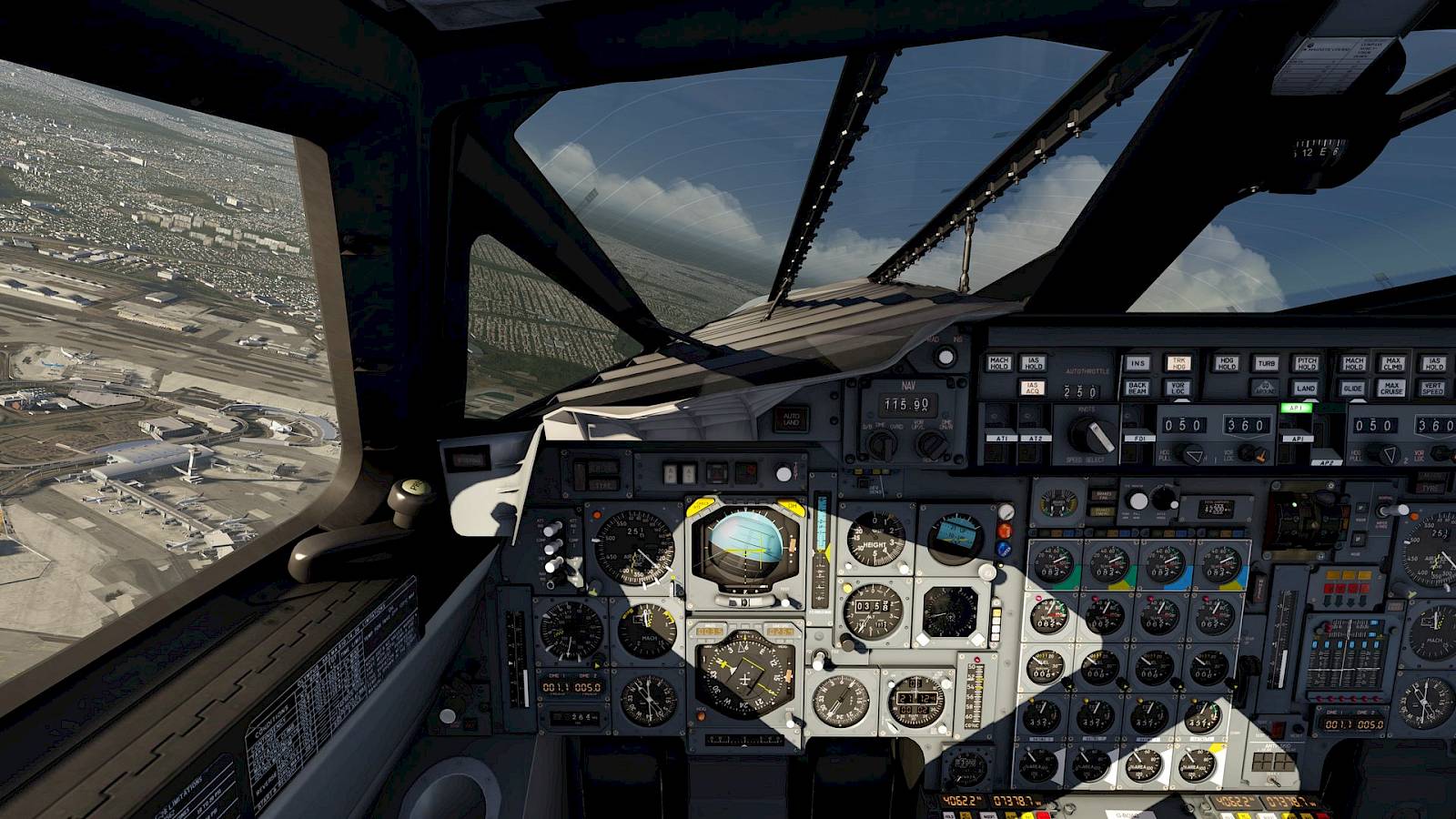This screenshot has height=819, width=1456.
Task: Engage the MAX CLIMB button
Action: [x=1392, y=363]
